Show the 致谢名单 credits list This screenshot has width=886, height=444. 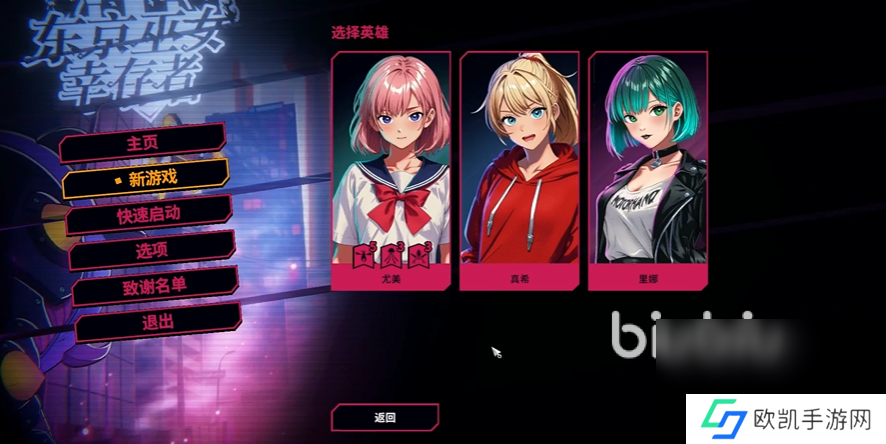[154, 286]
